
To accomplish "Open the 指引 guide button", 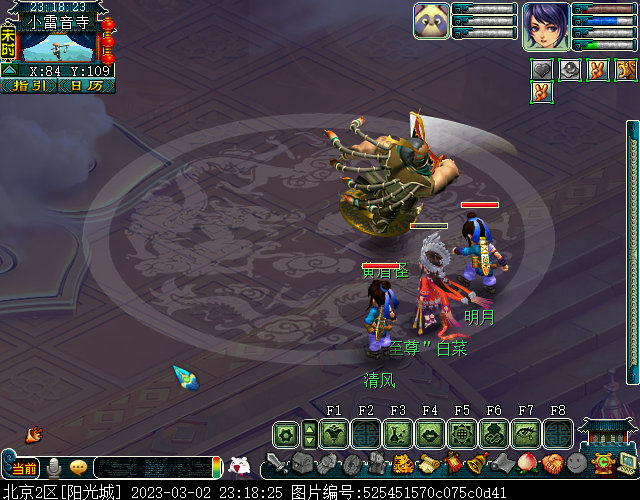I will coord(29,86).
